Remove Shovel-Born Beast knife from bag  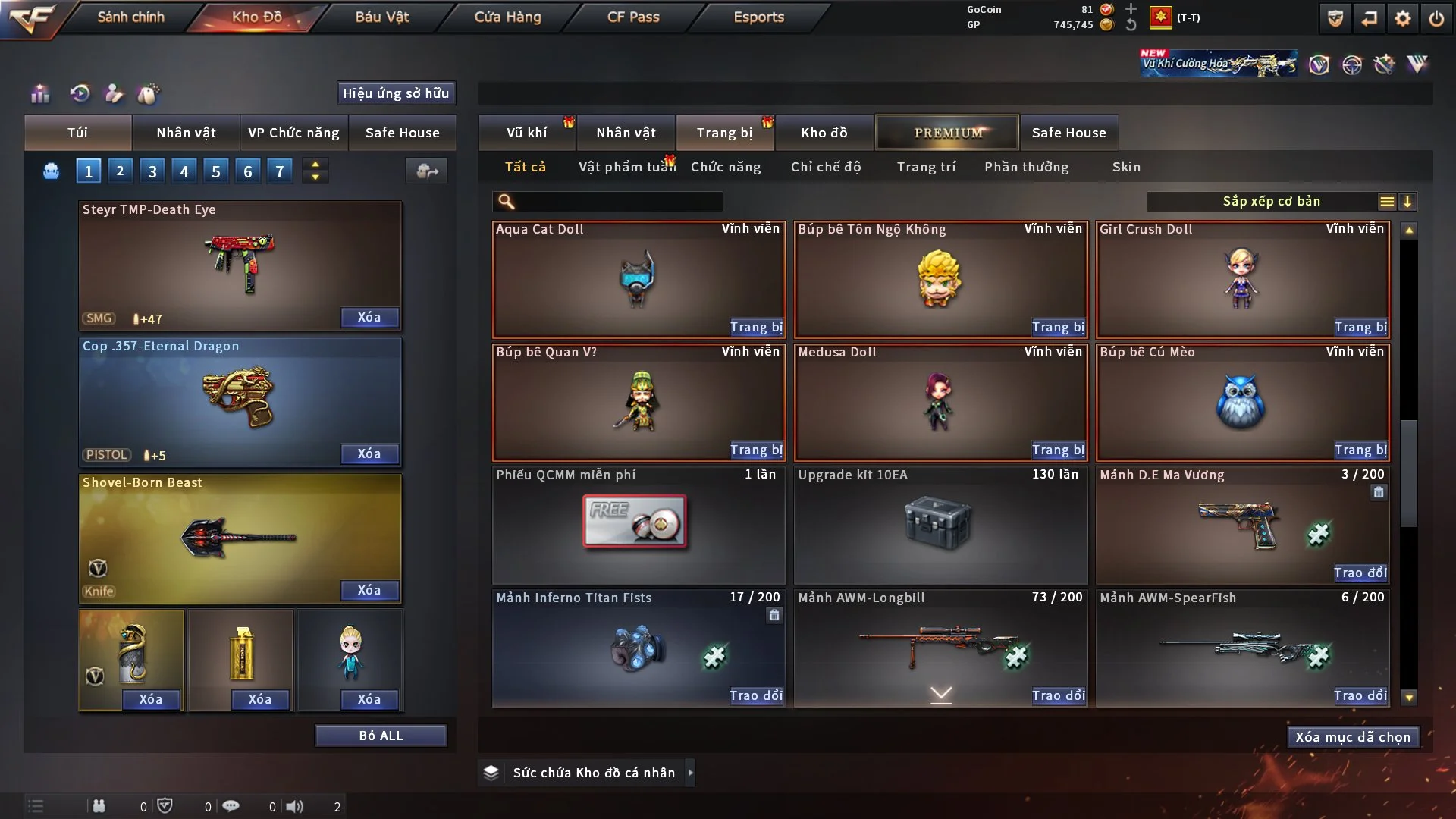(369, 590)
